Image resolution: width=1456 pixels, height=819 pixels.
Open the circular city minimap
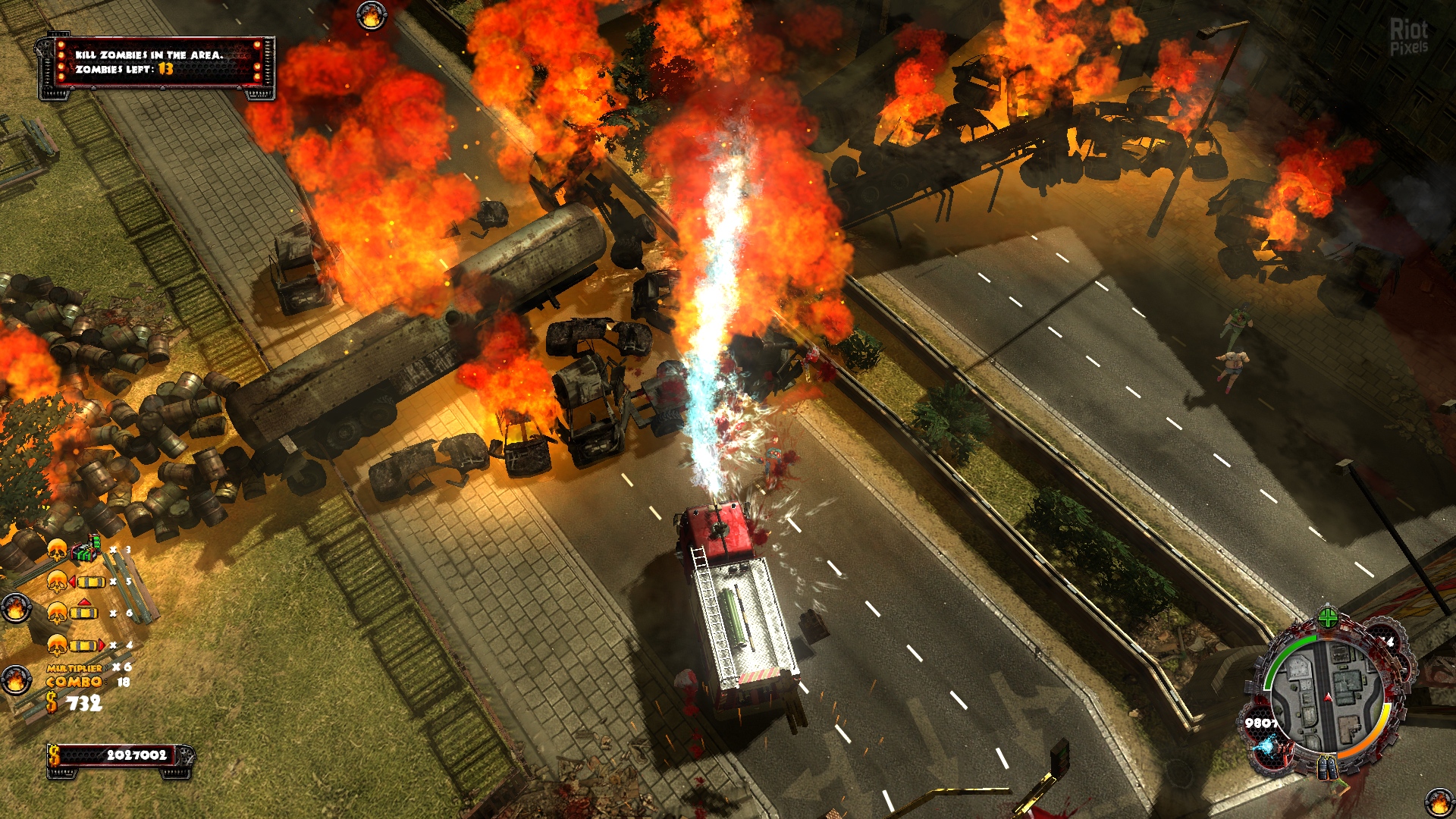pos(1327,698)
